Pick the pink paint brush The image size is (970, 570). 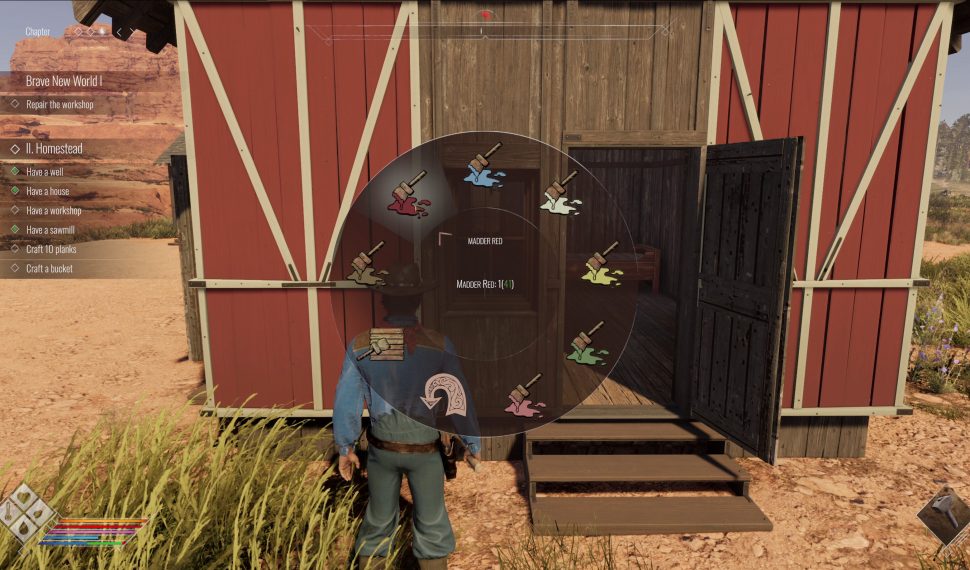tap(524, 396)
